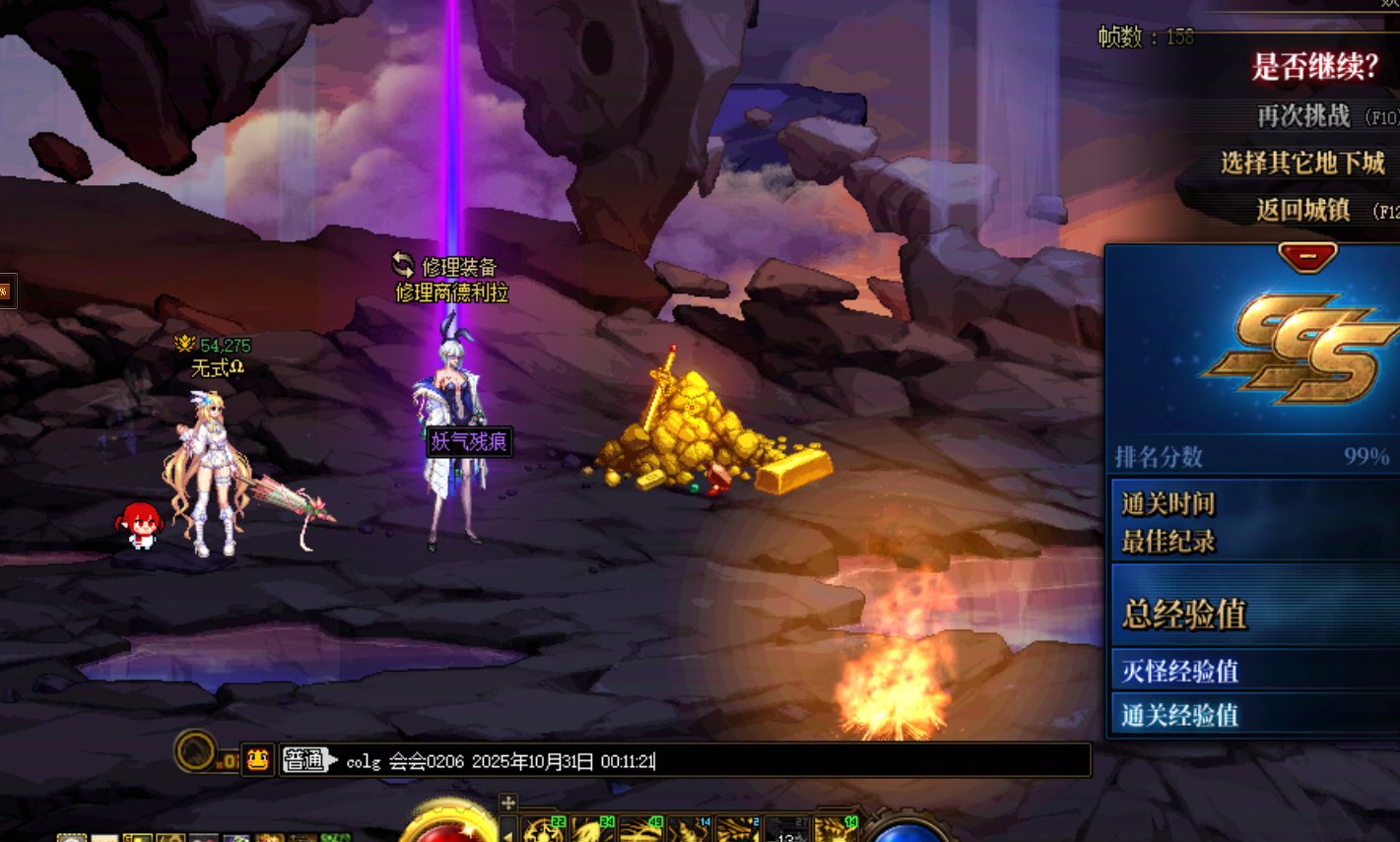Select 选择其它地下城 option

(x=1302, y=162)
